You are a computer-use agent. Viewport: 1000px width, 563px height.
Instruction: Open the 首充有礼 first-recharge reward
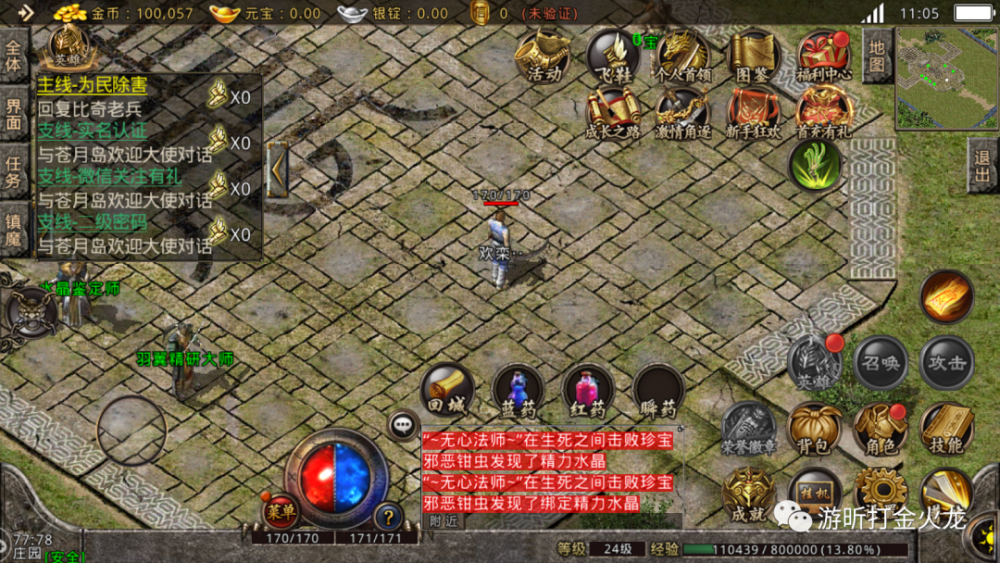pos(824,112)
